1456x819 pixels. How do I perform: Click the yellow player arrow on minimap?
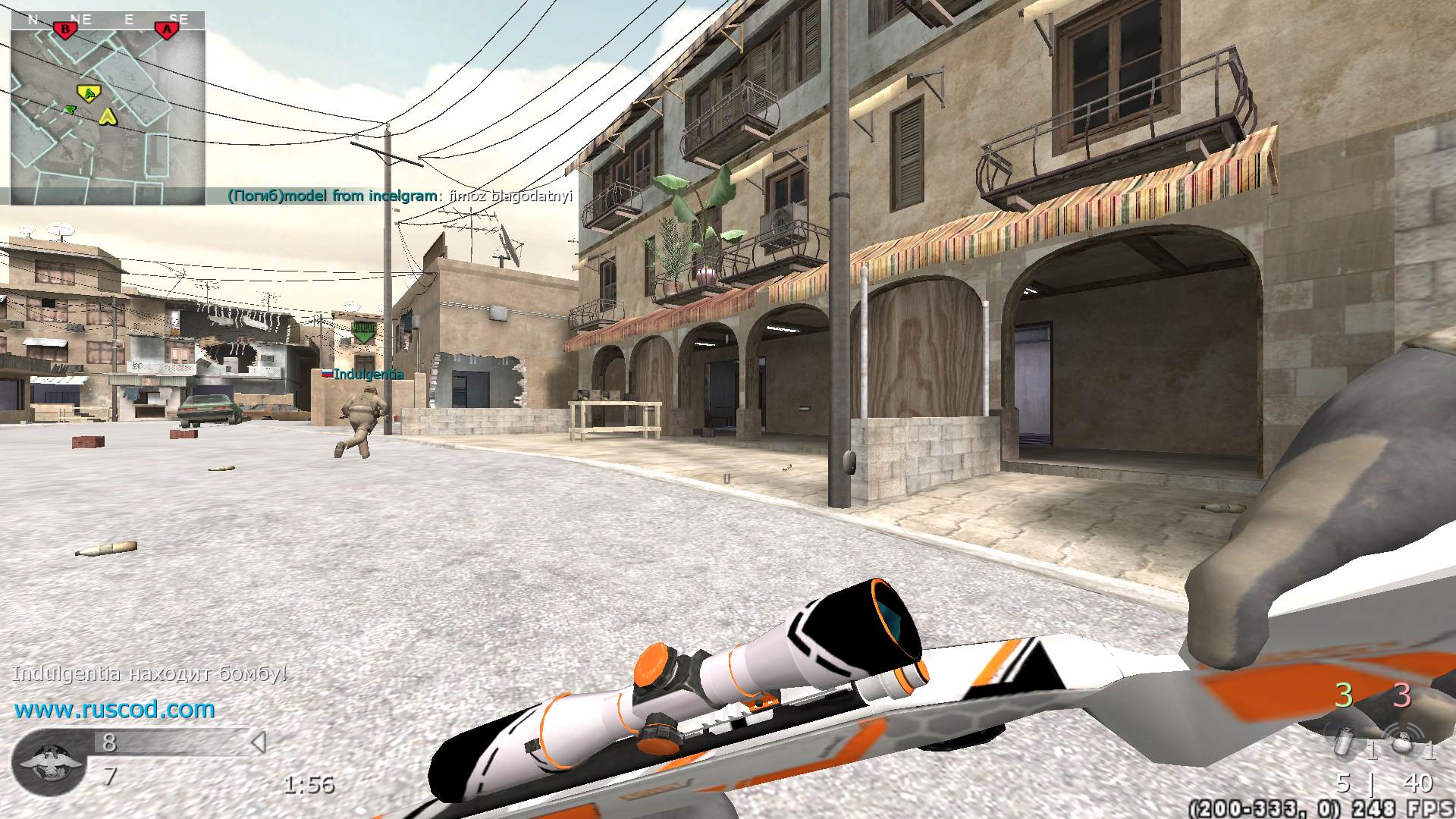pyautogui.click(x=108, y=118)
